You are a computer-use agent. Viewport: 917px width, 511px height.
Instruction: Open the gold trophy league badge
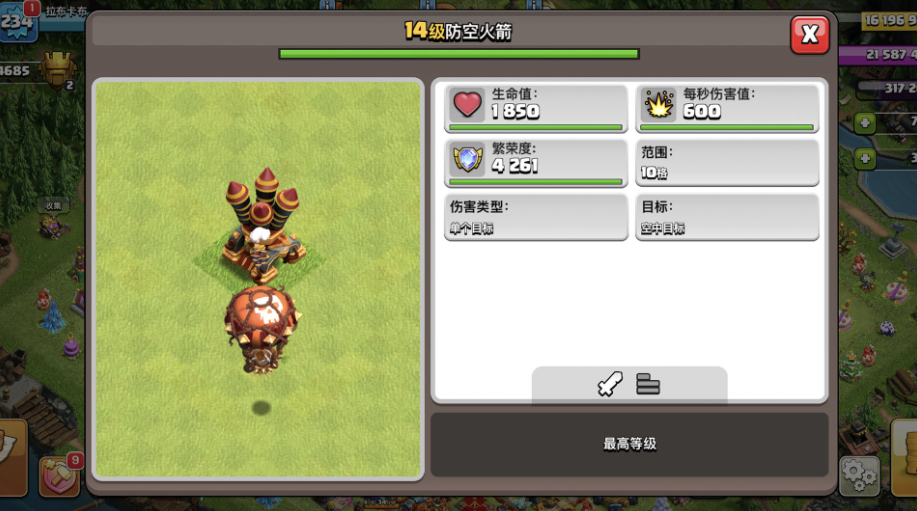coord(59,70)
